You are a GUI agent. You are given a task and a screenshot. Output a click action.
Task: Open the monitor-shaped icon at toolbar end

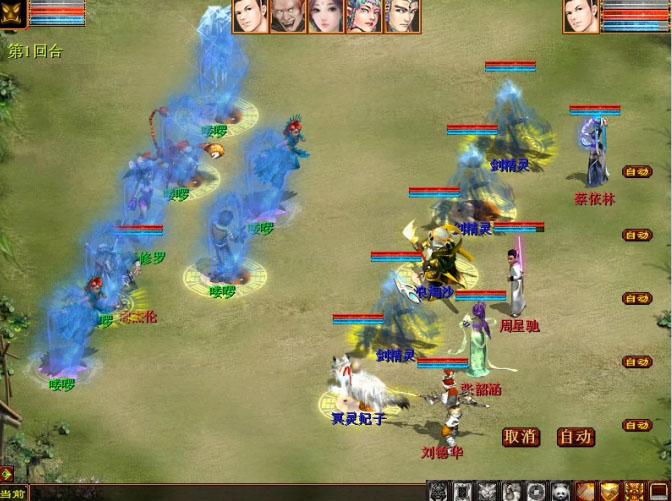click(660, 491)
